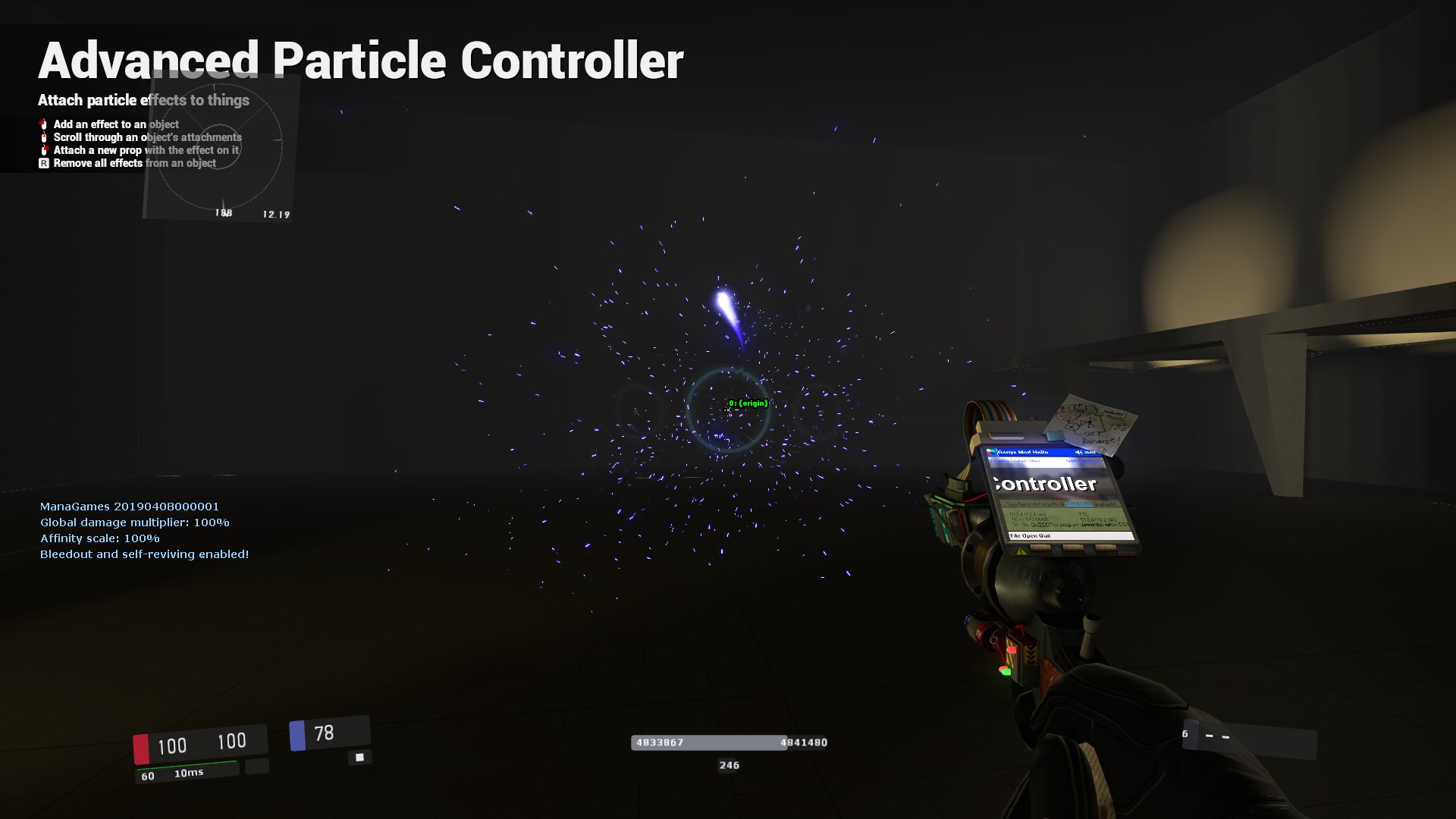1456x819 pixels.
Task: Mute the speaker icon in the toolgun title bar
Action: 1078,452
